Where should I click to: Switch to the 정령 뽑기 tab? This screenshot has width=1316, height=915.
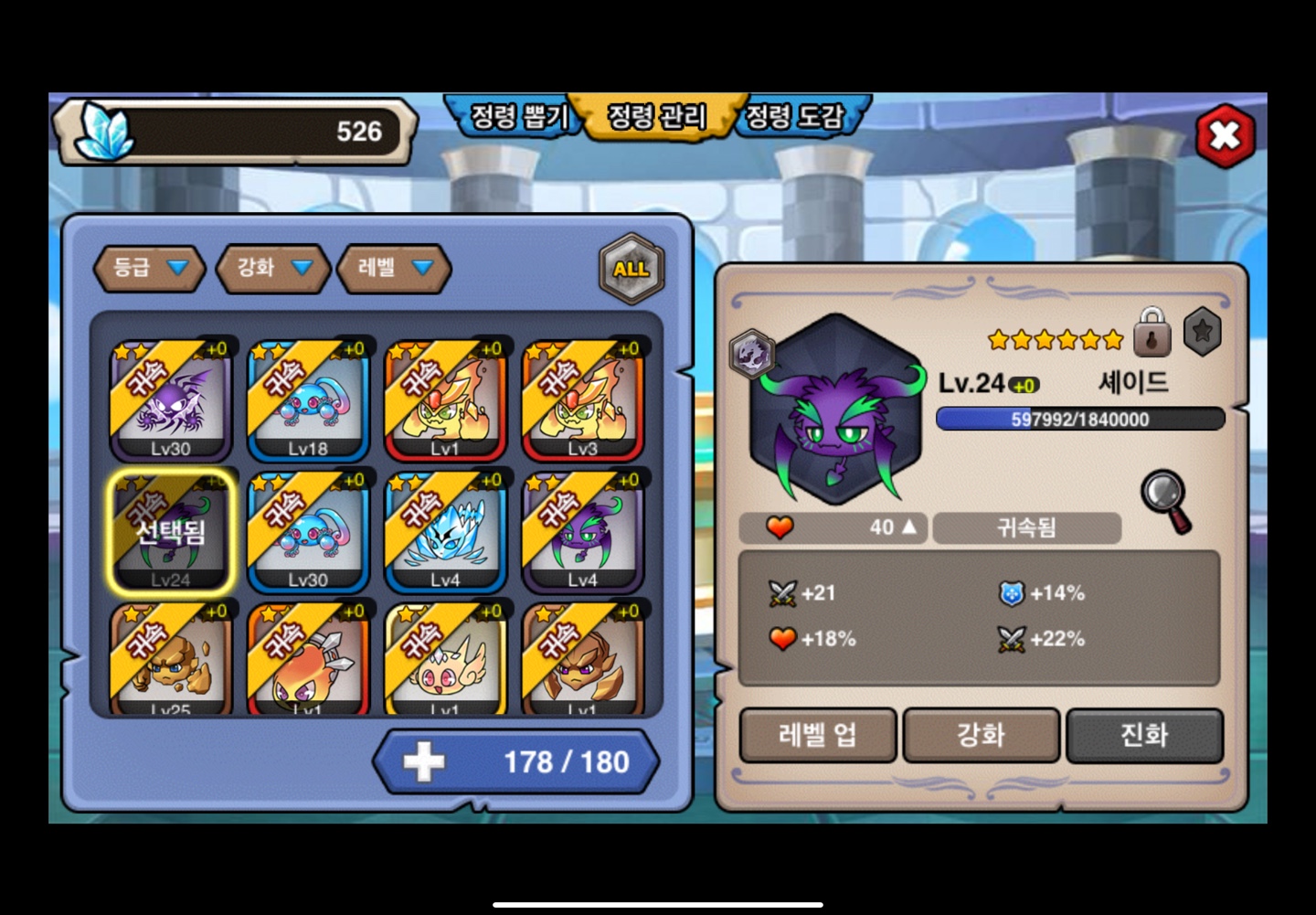518,117
